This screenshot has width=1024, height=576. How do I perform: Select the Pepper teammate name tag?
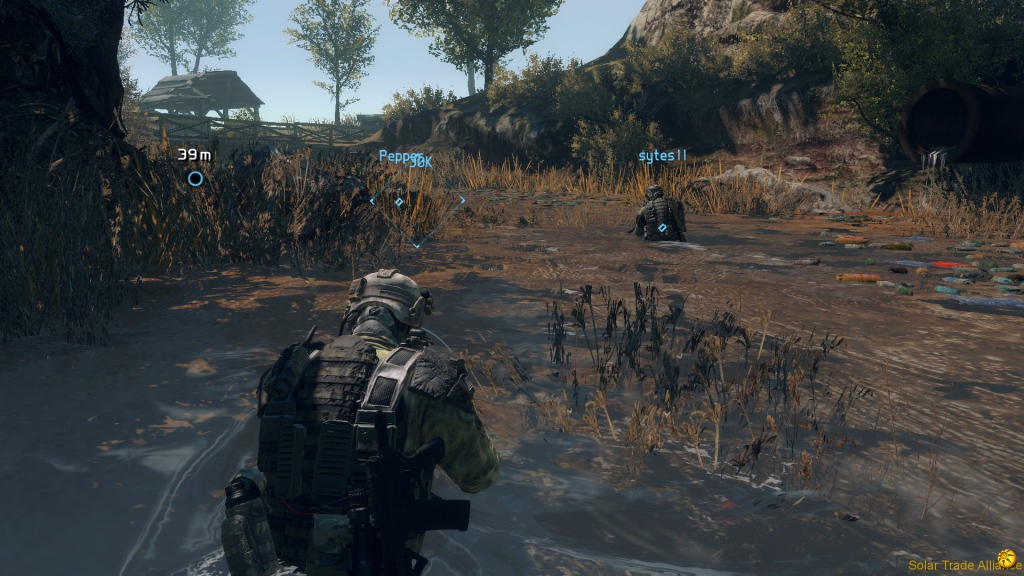click(405, 158)
